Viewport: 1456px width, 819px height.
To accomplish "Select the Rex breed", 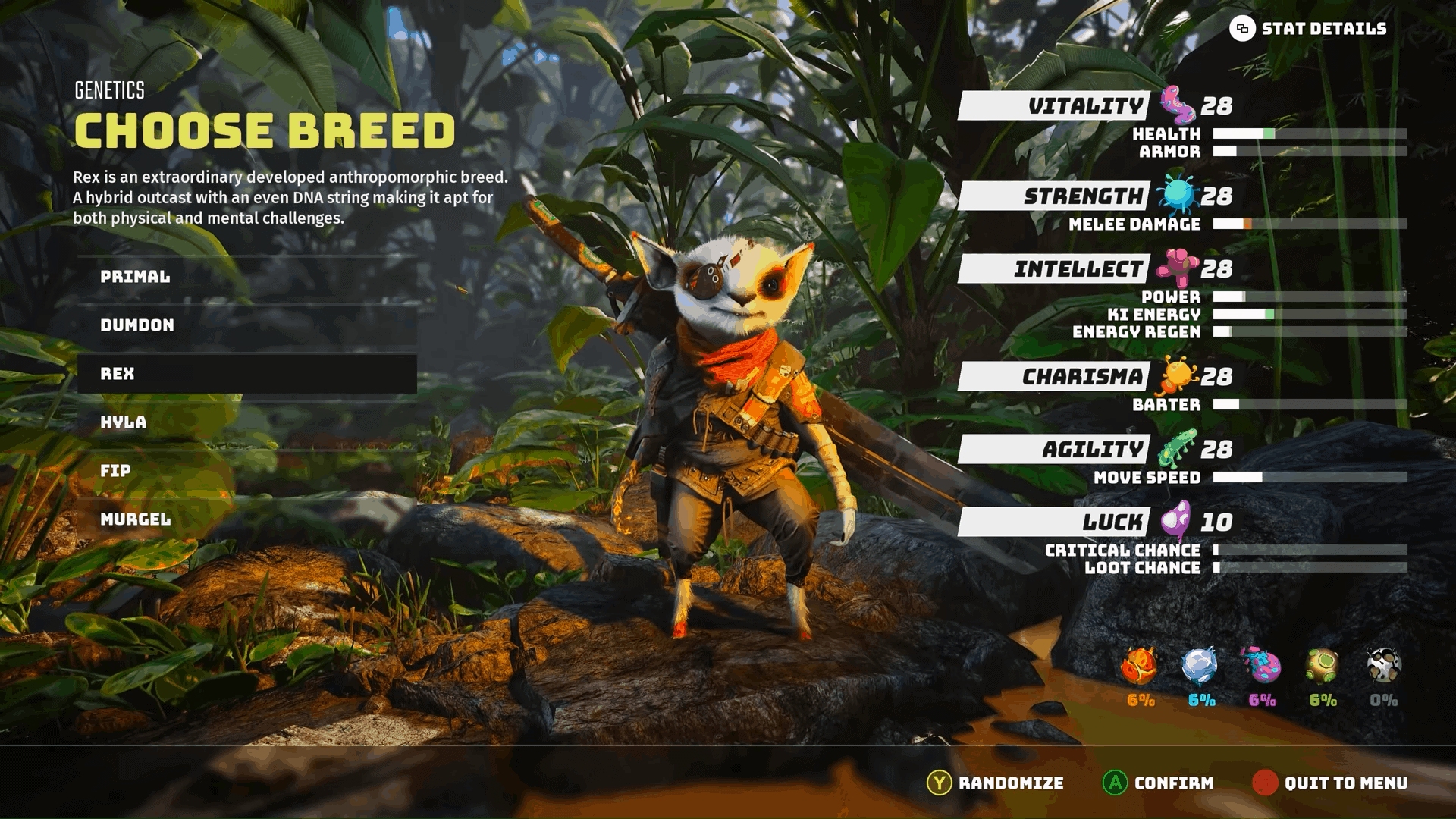I will (x=243, y=373).
